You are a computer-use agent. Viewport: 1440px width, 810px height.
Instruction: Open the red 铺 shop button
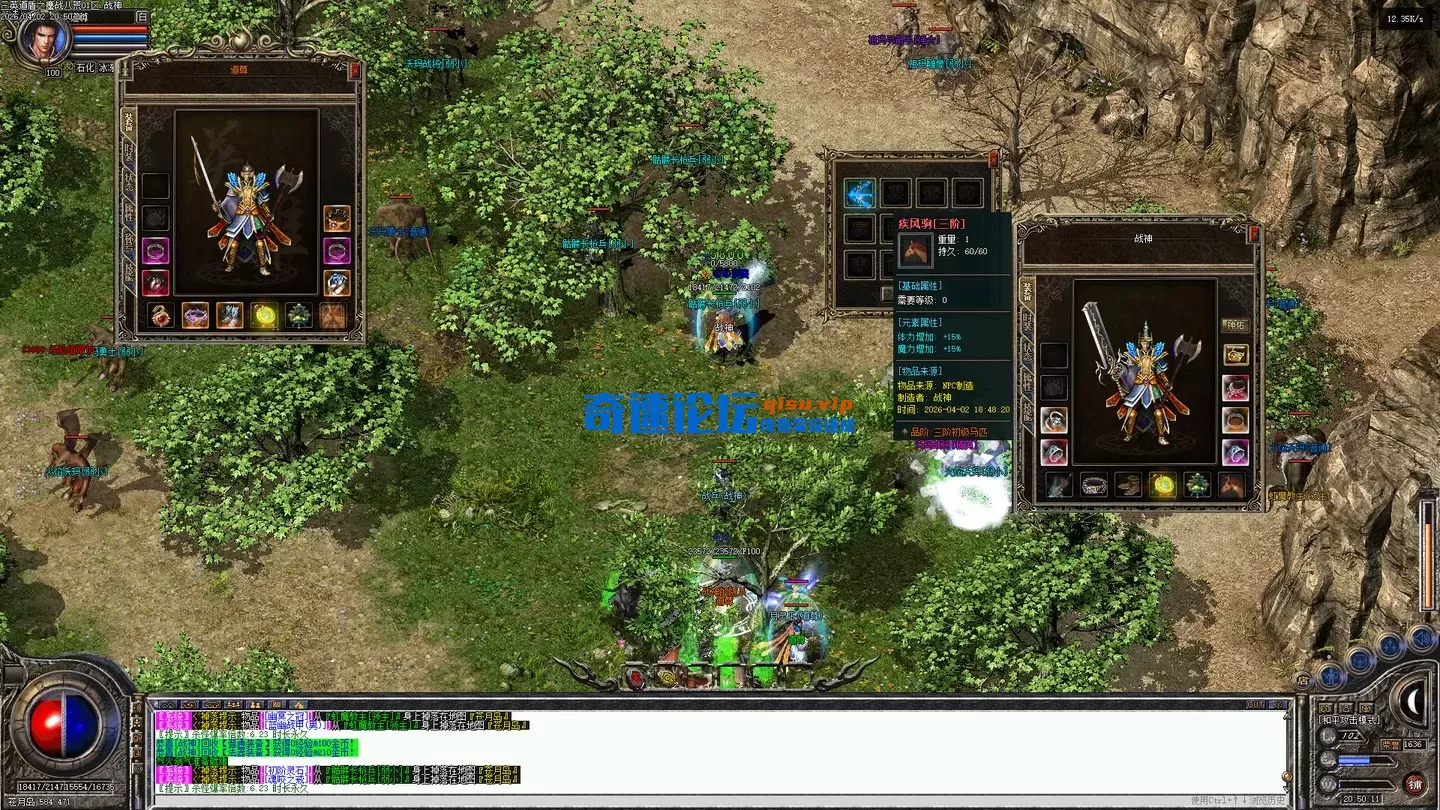click(1414, 783)
